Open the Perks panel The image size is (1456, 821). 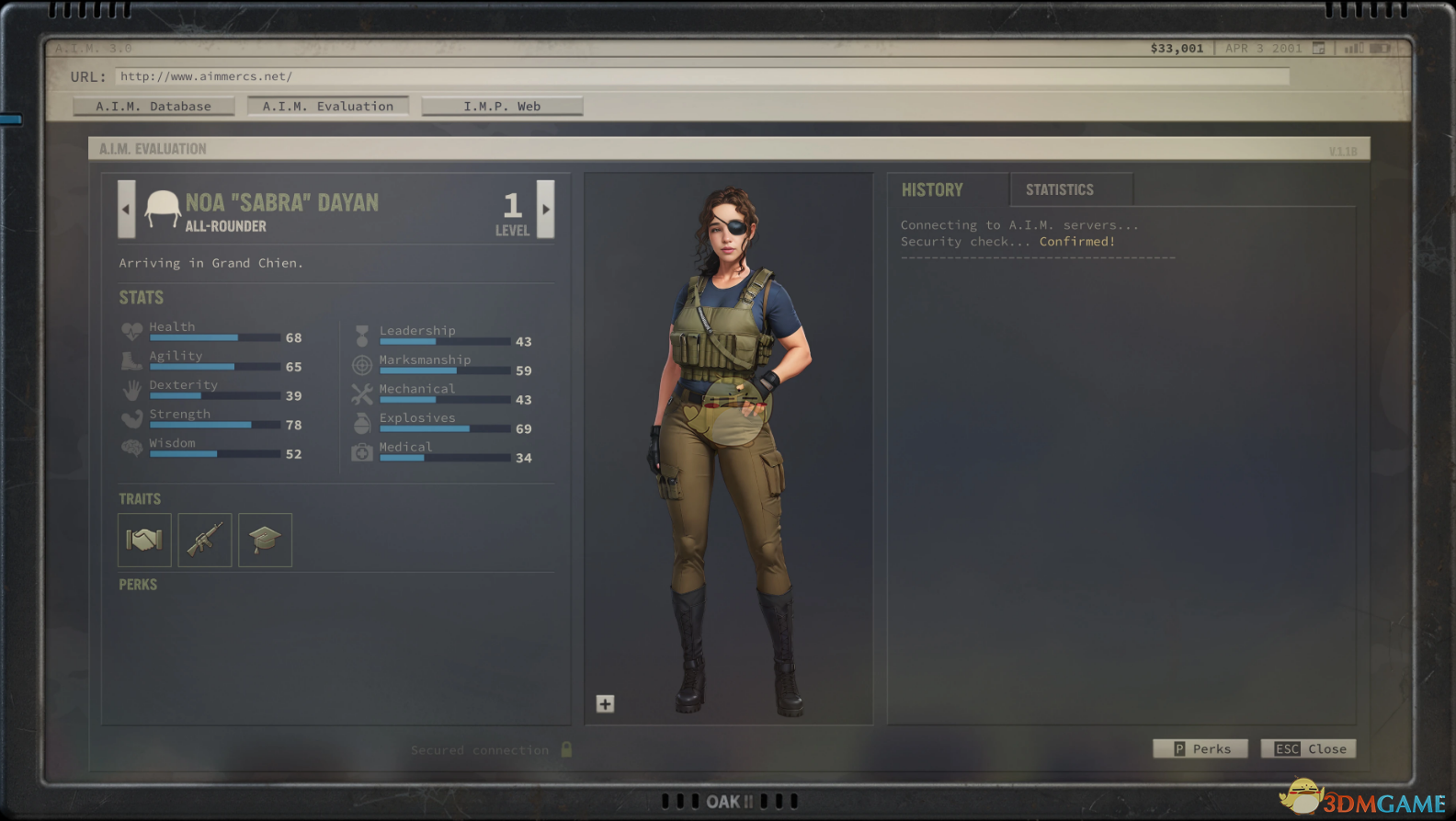coord(1200,748)
